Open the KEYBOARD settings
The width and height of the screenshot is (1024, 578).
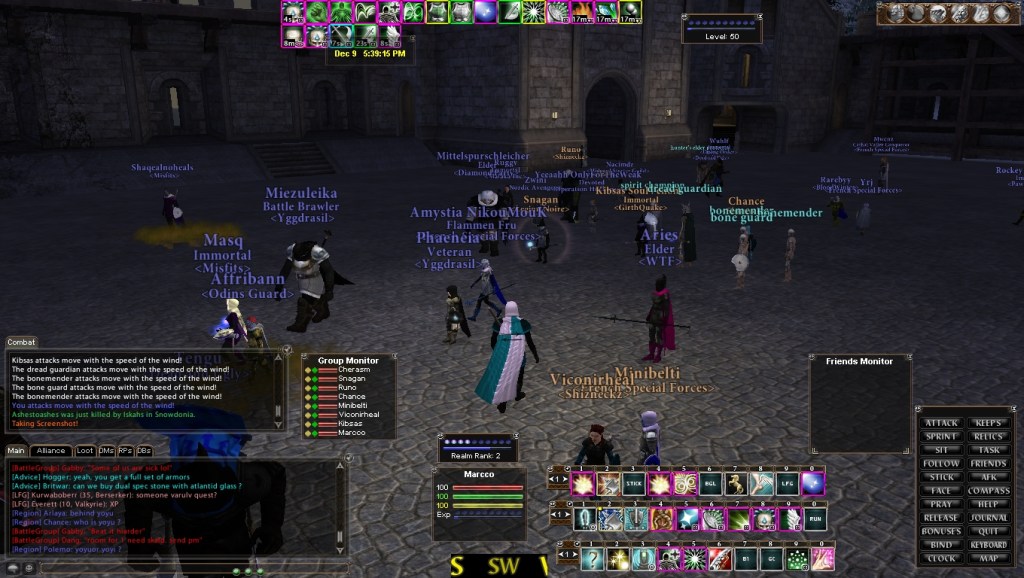tap(988, 545)
